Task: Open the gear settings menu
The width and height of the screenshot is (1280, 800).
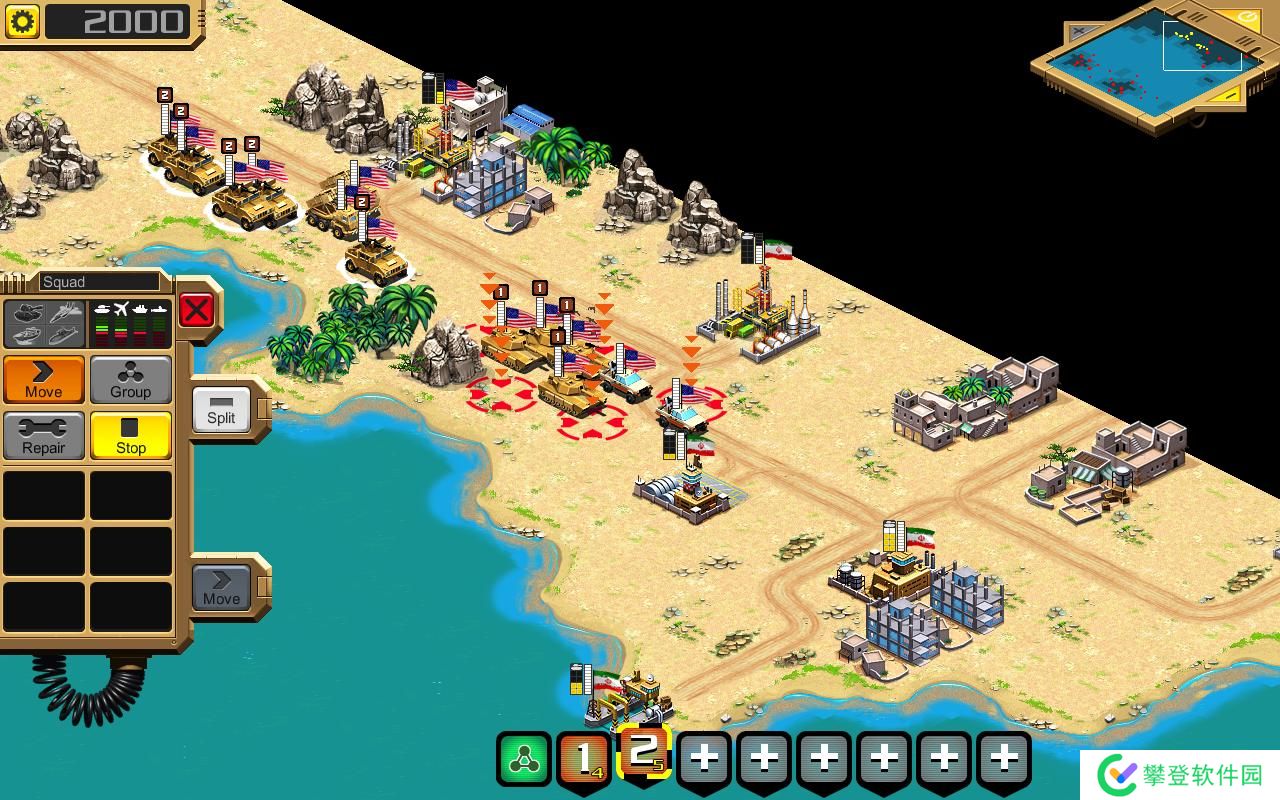Action: tap(22, 21)
